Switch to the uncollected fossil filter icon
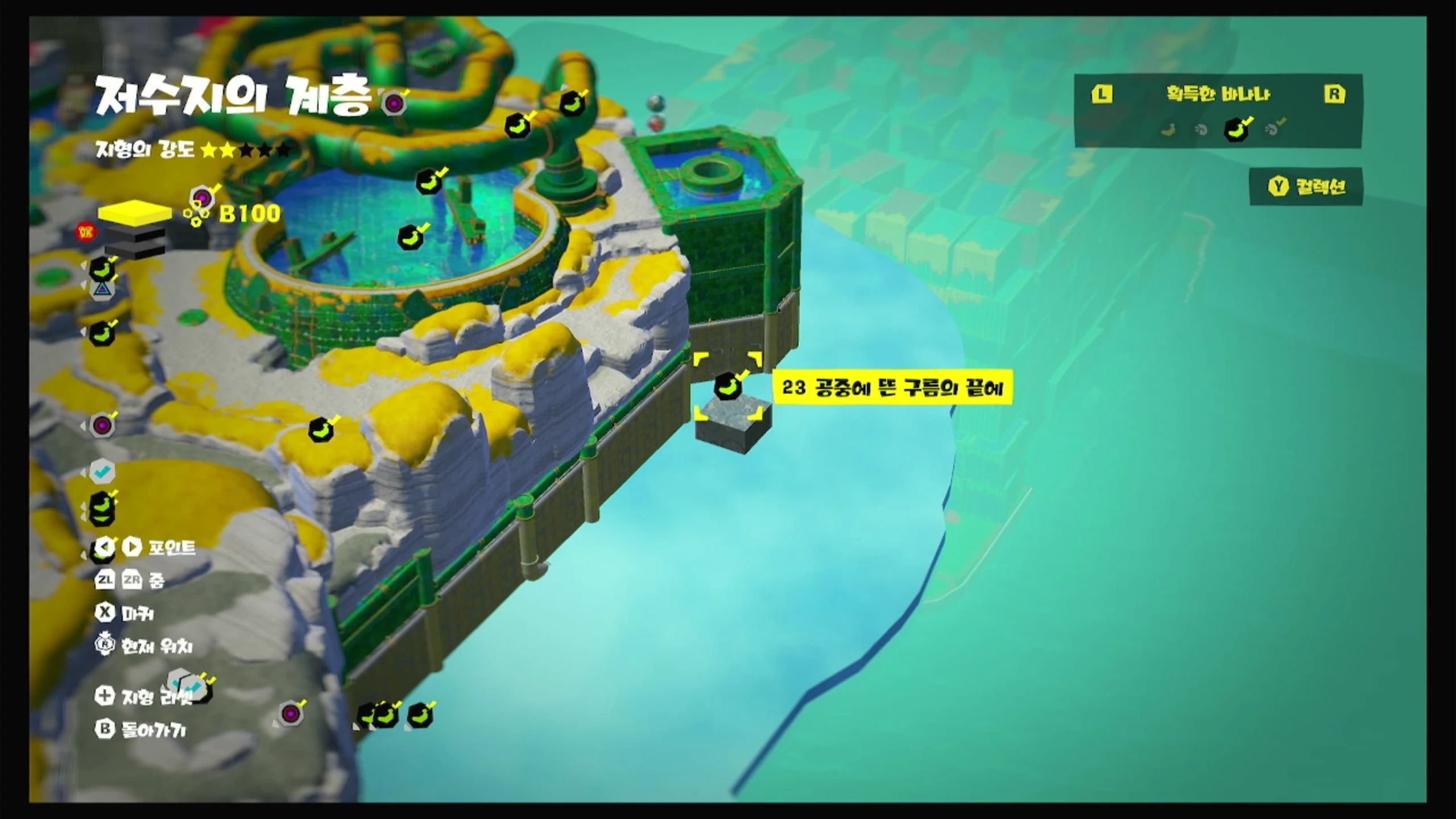Viewport: 1456px width, 819px height. 1201,130
